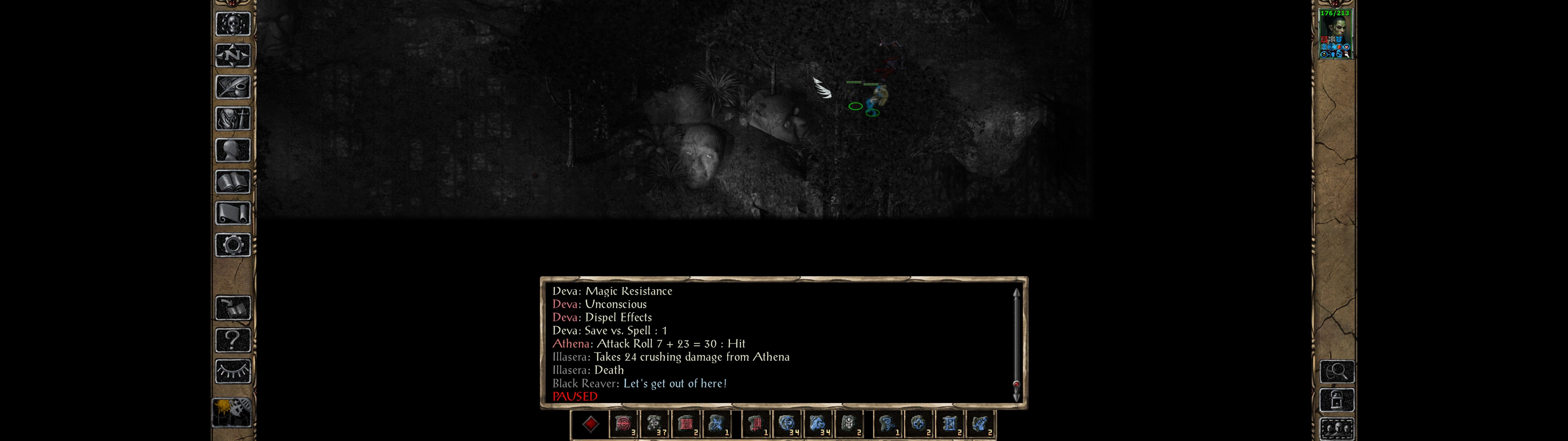Open the inventory armor button
This screenshot has width=1568, height=441.
232,118
